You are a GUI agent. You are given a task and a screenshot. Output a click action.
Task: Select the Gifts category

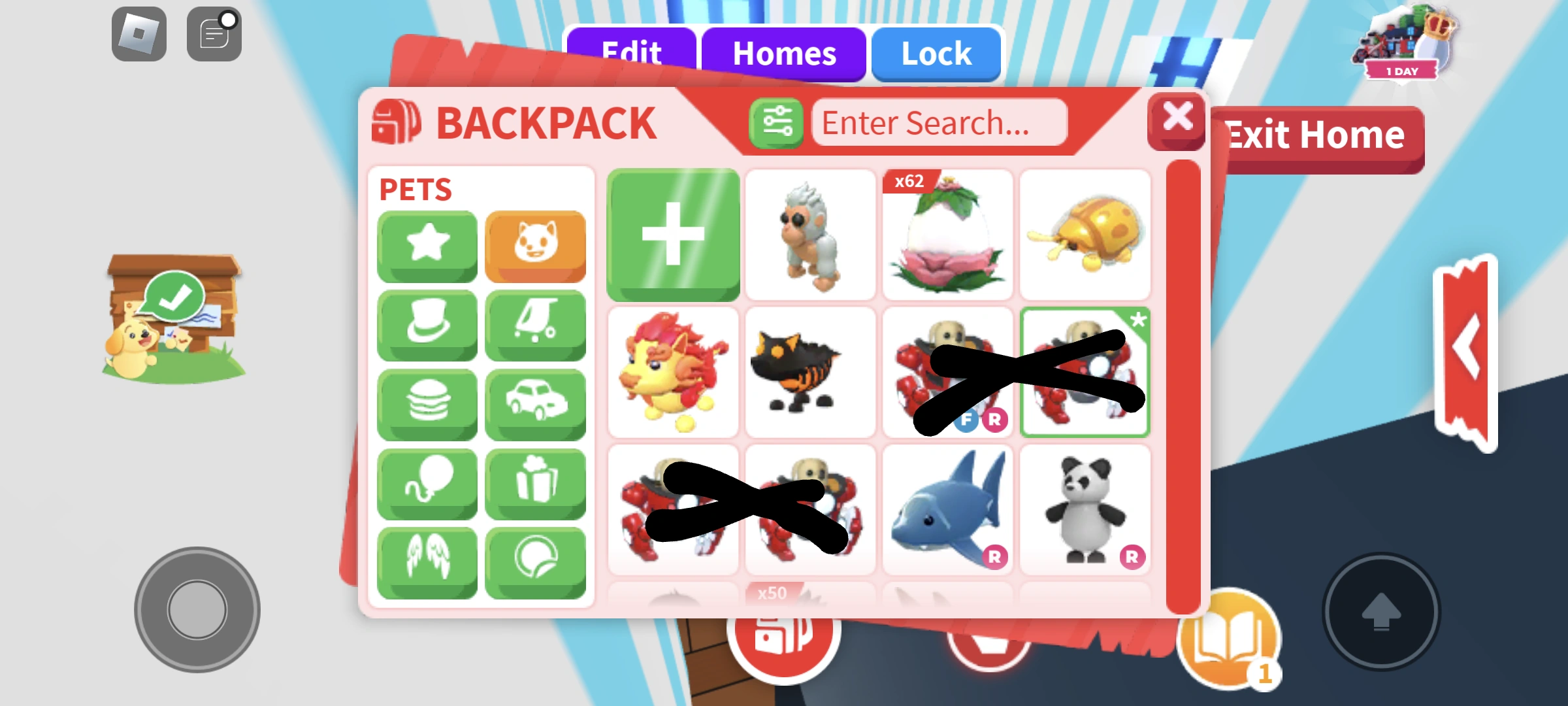534,483
